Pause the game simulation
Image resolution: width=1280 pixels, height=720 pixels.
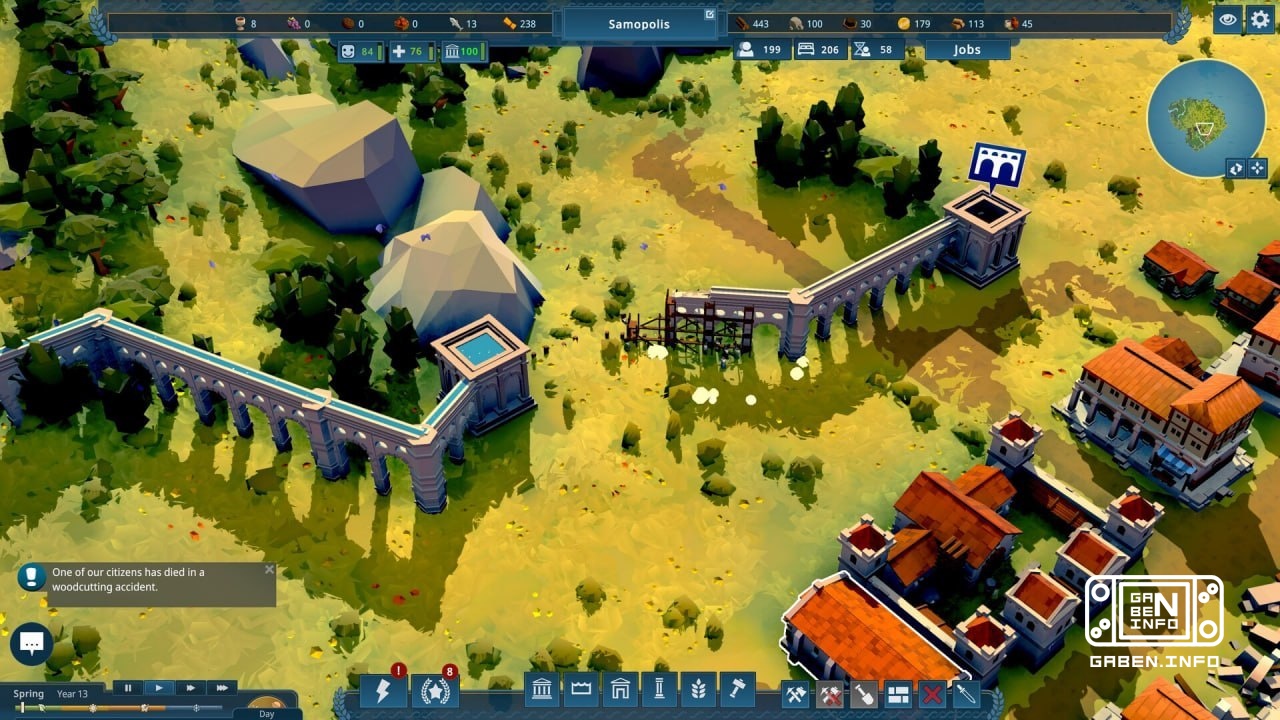[128, 688]
